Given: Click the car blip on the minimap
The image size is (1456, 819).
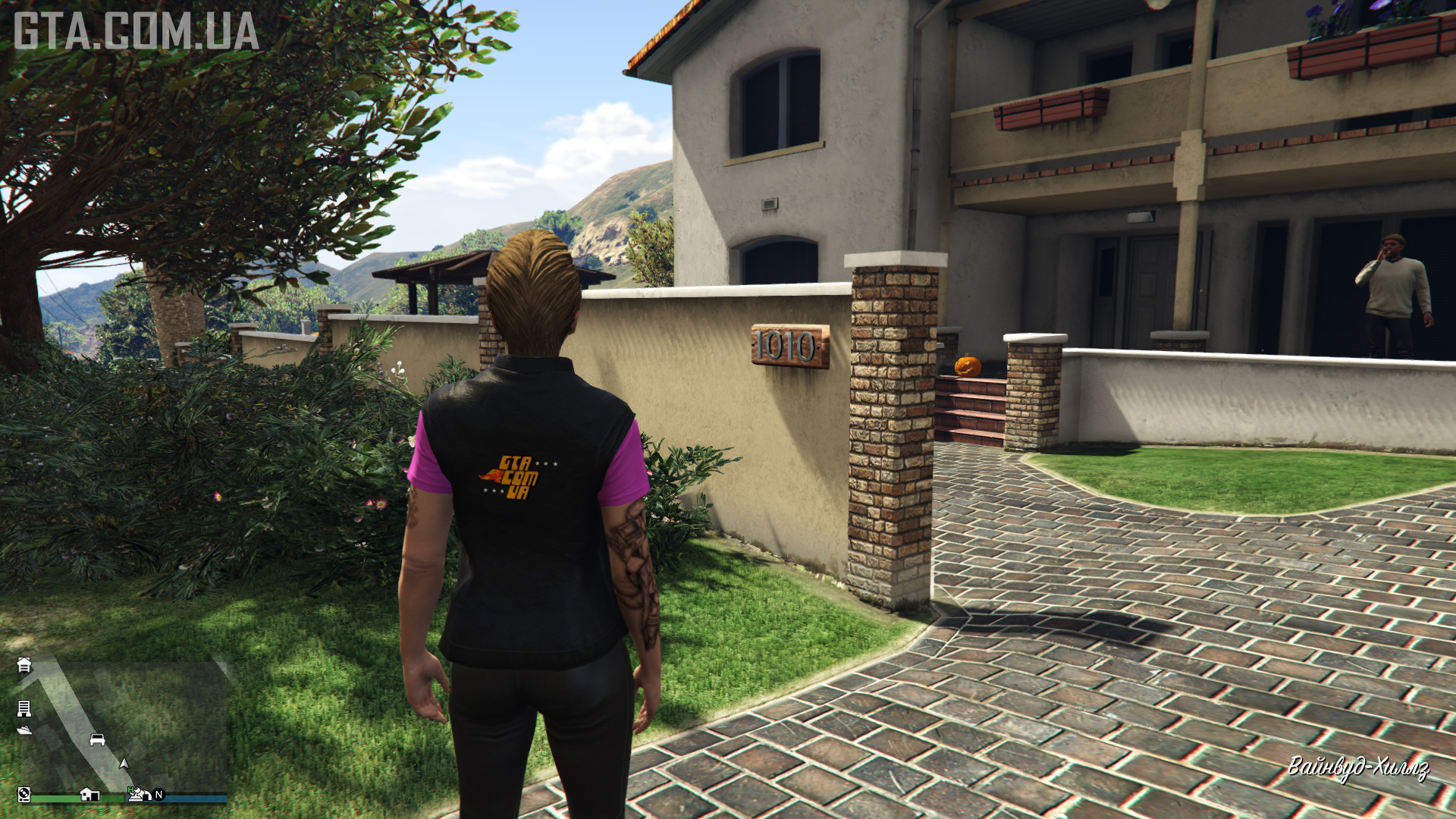Looking at the screenshot, I should pos(97,739).
